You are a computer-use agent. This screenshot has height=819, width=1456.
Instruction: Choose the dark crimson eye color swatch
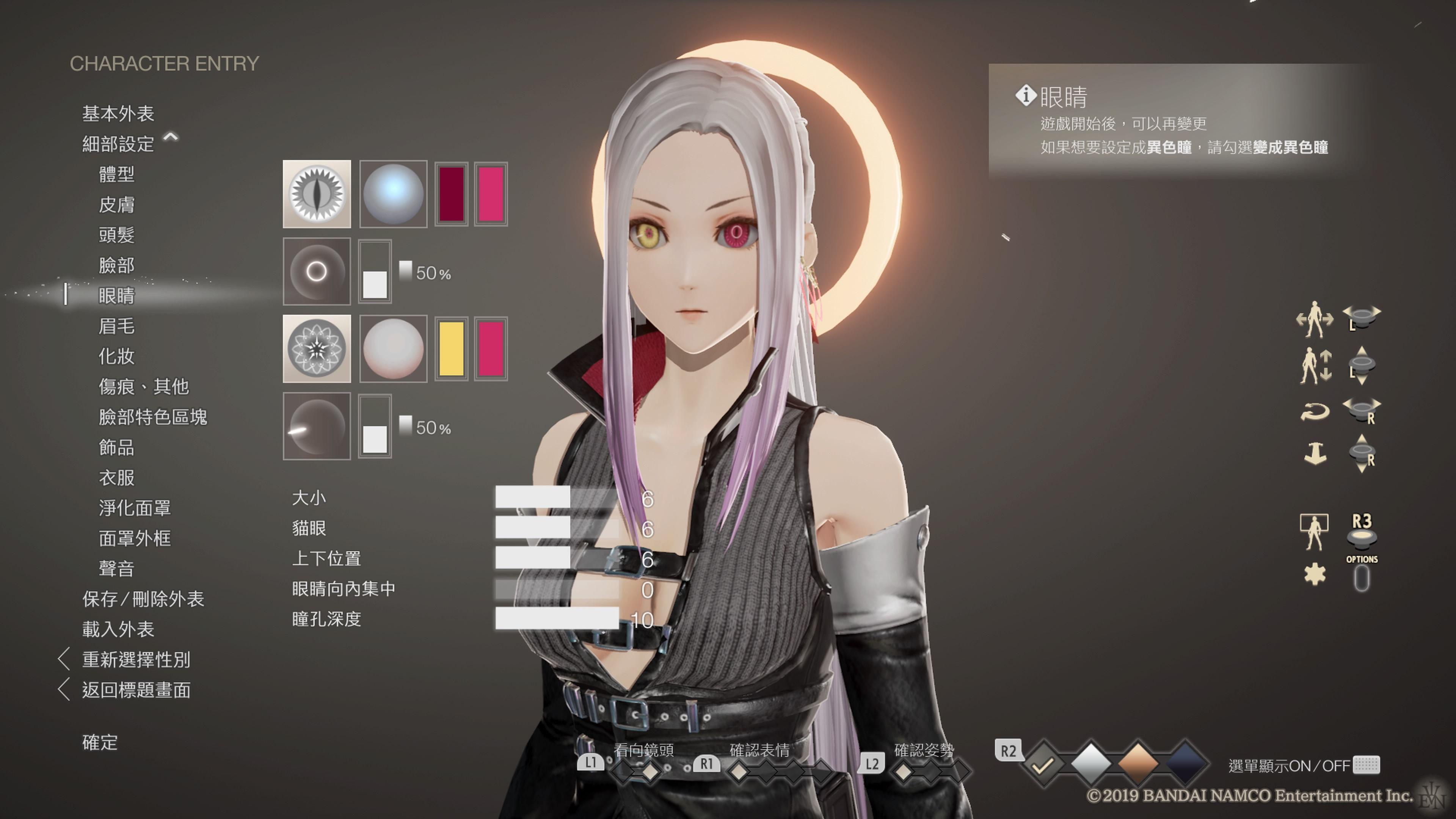[451, 194]
